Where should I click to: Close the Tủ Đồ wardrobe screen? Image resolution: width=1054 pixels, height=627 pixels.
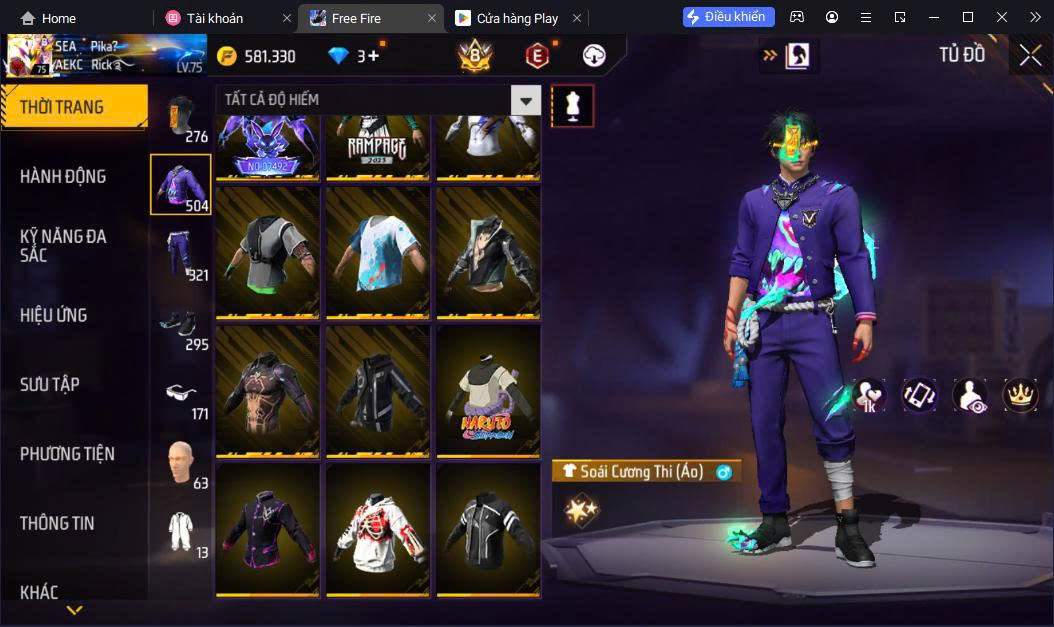1030,55
